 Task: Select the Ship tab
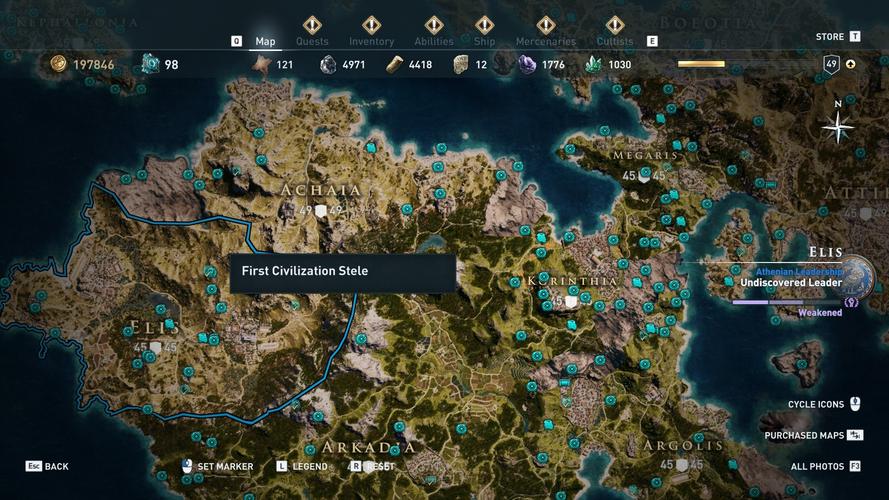tap(484, 41)
